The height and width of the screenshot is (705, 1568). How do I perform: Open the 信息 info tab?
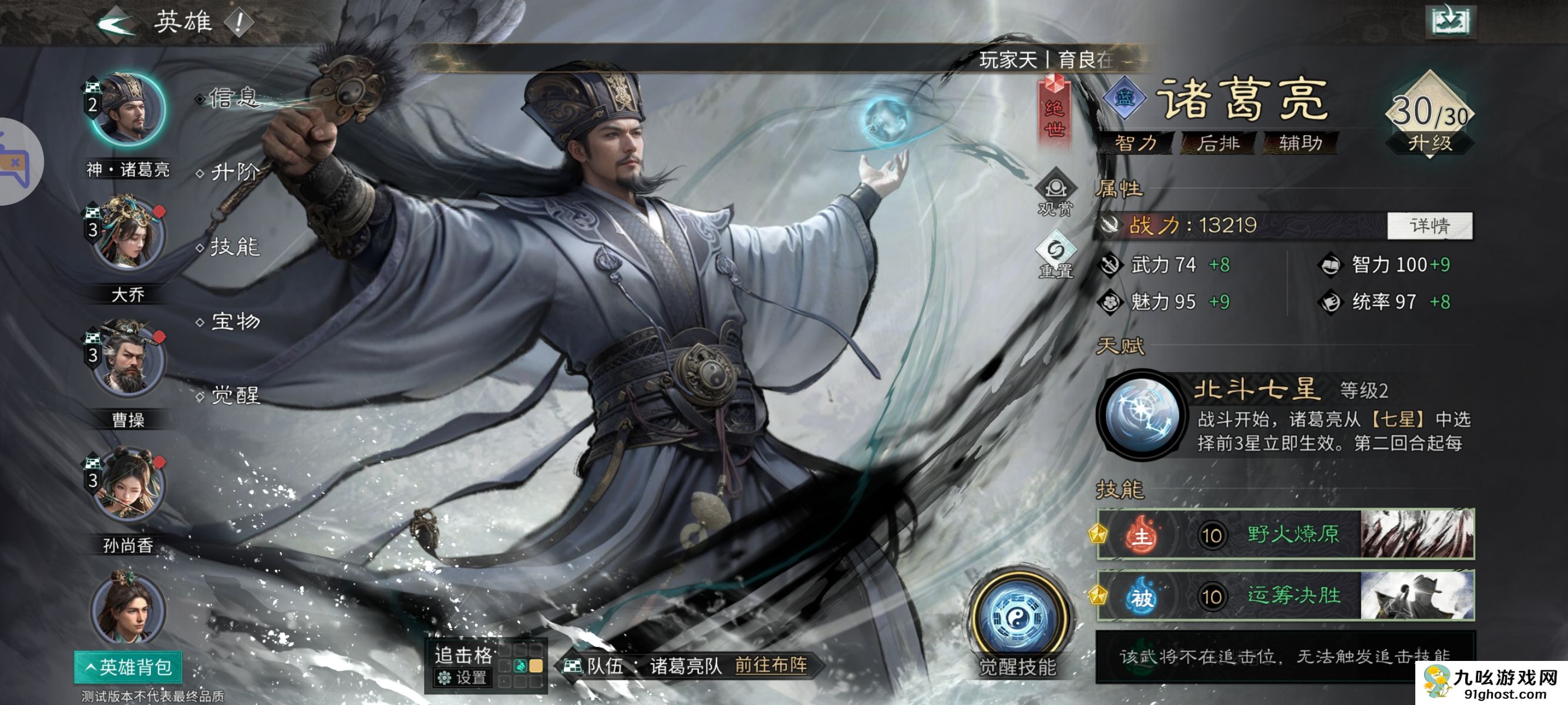pos(234,98)
